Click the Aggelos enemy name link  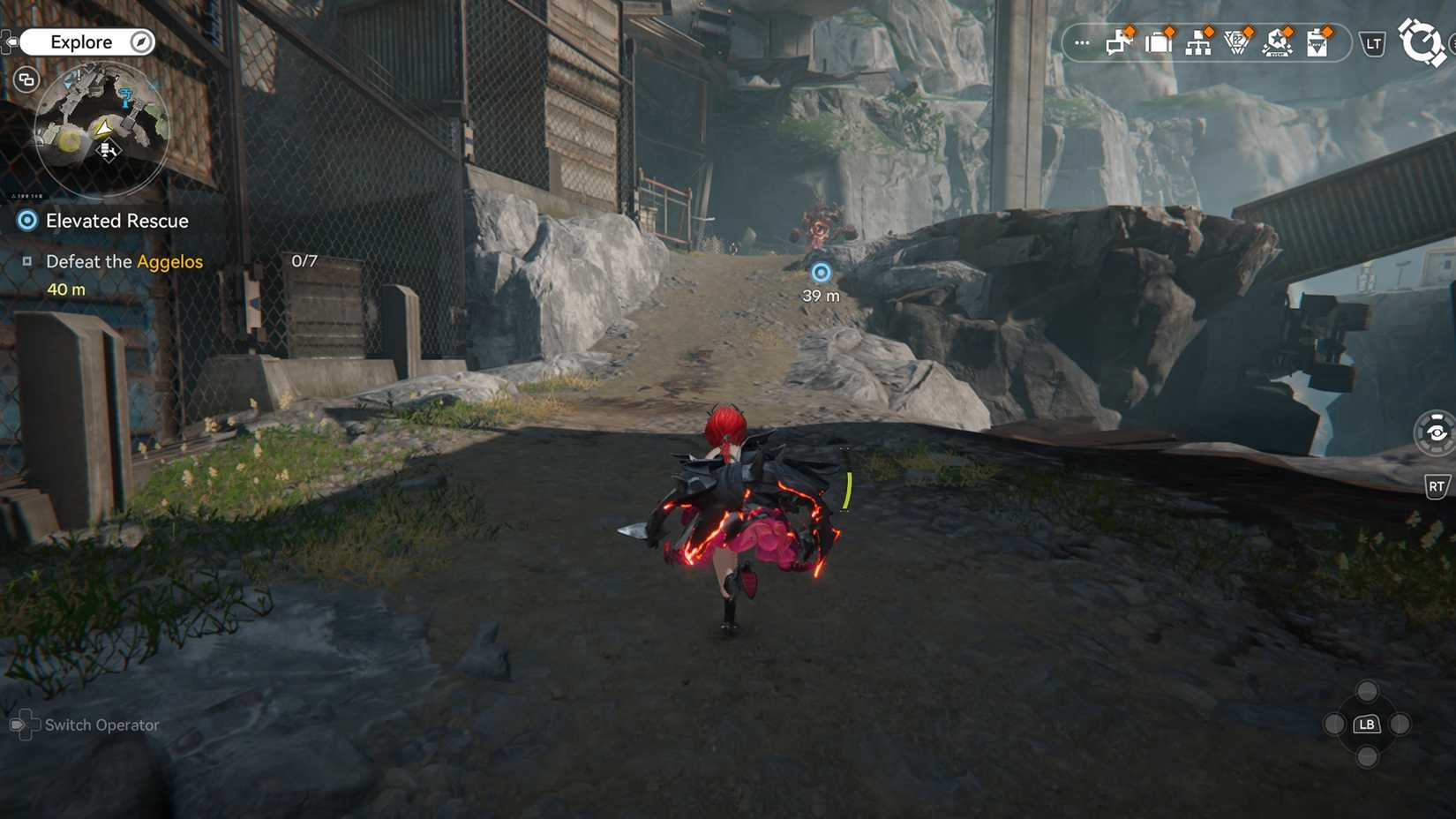click(x=170, y=261)
